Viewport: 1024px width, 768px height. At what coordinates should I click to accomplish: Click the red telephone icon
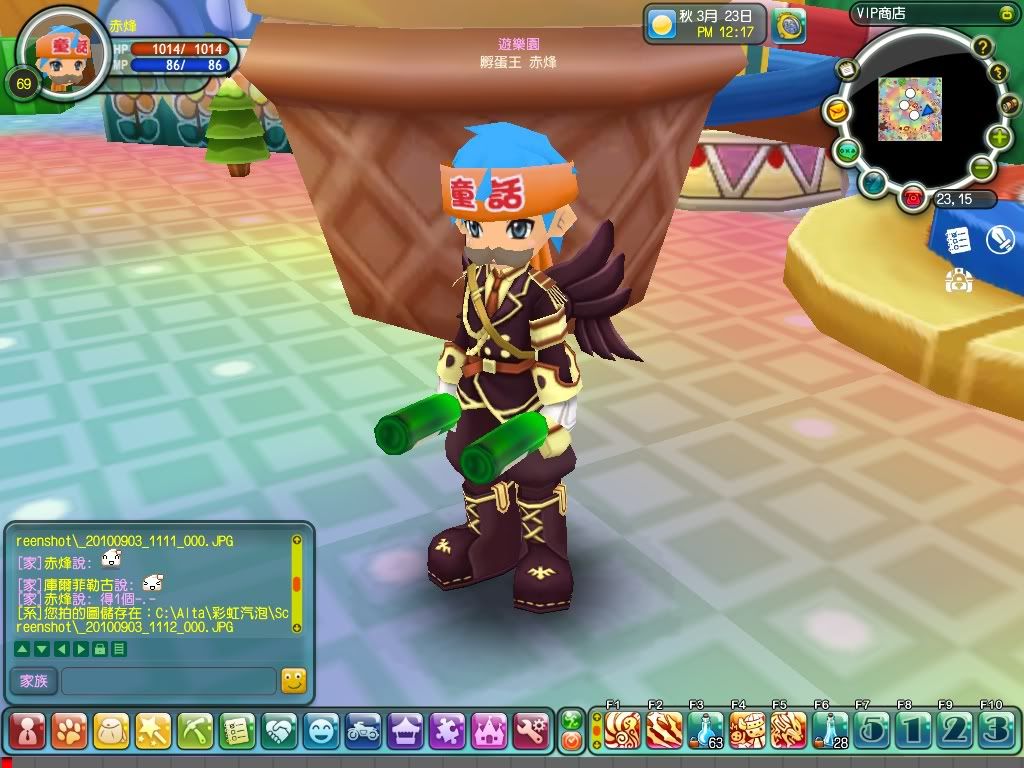coord(912,197)
